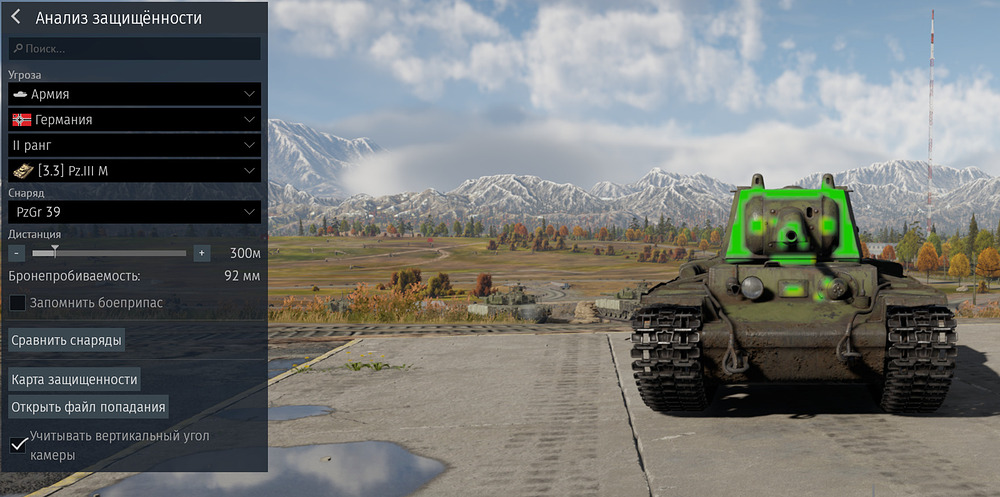
Task: Increase distance with the plus button
Action: tap(201, 253)
